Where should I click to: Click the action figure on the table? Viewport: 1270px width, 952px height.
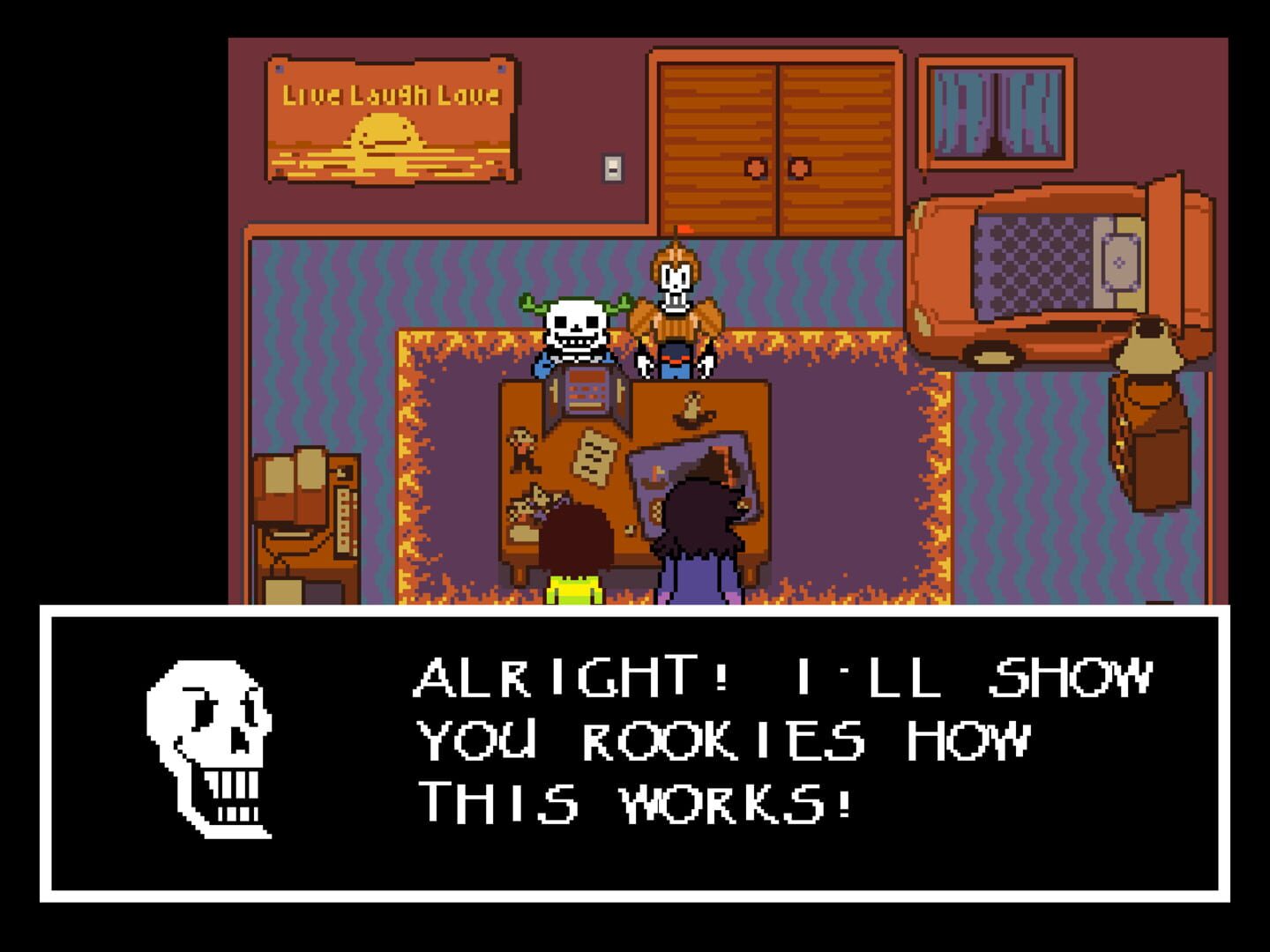(521, 450)
